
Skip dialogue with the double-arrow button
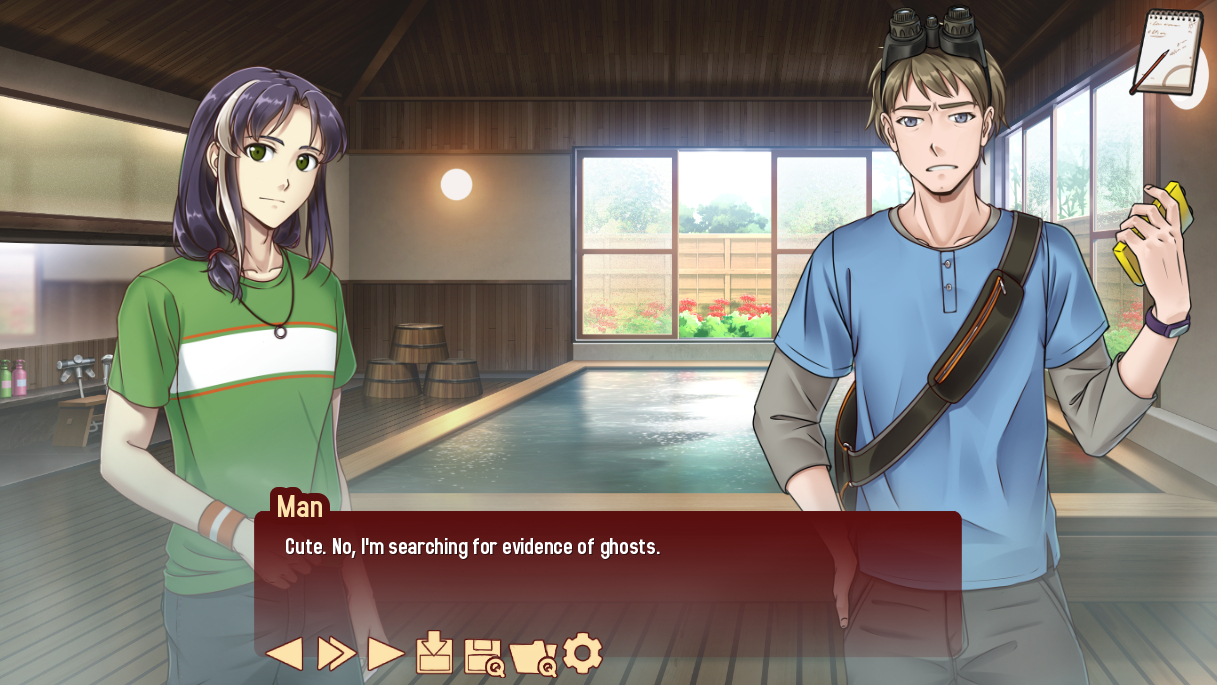pyautogui.click(x=336, y=654)
